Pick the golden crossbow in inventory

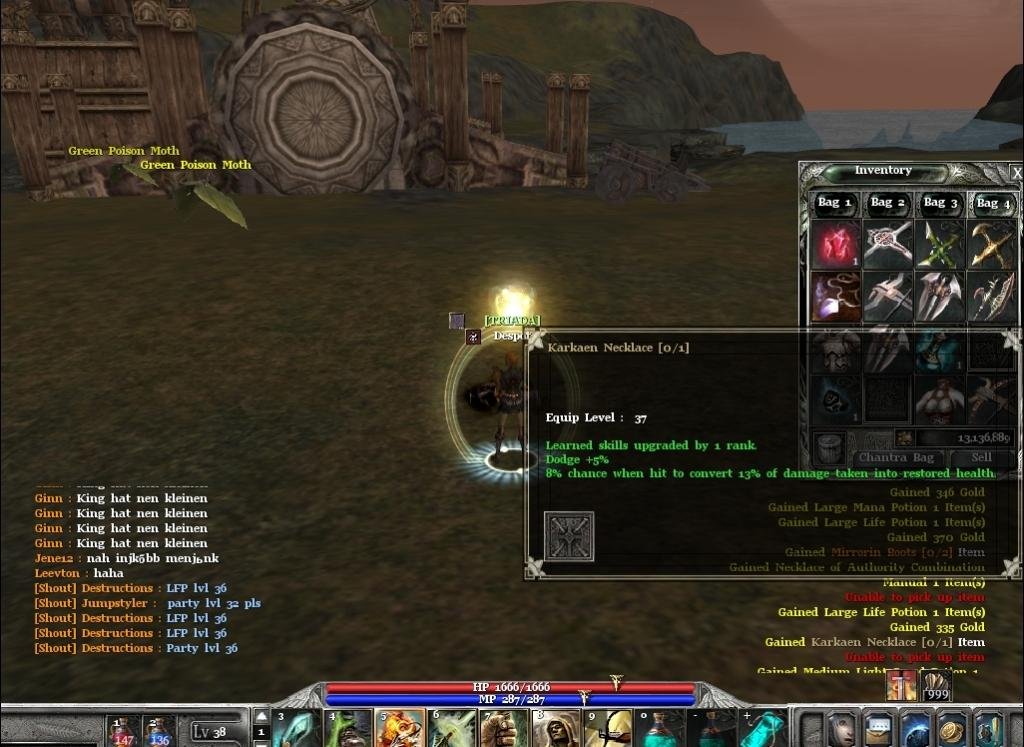(992, 244)
